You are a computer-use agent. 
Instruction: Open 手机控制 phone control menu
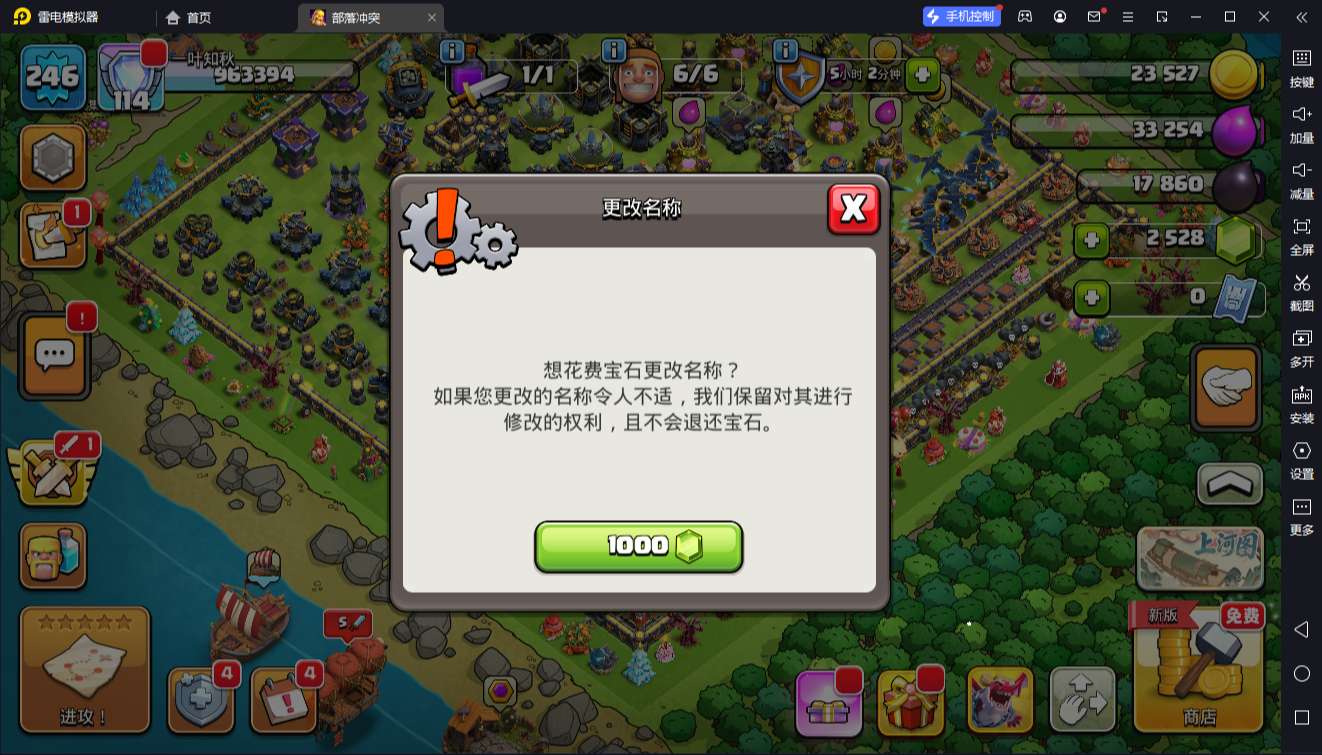[x=962, y=16]
